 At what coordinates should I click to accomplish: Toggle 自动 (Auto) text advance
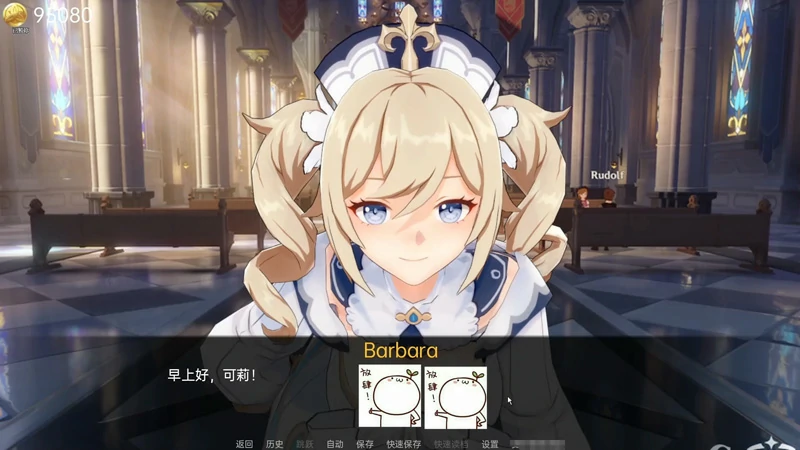(x=335, y=444)
